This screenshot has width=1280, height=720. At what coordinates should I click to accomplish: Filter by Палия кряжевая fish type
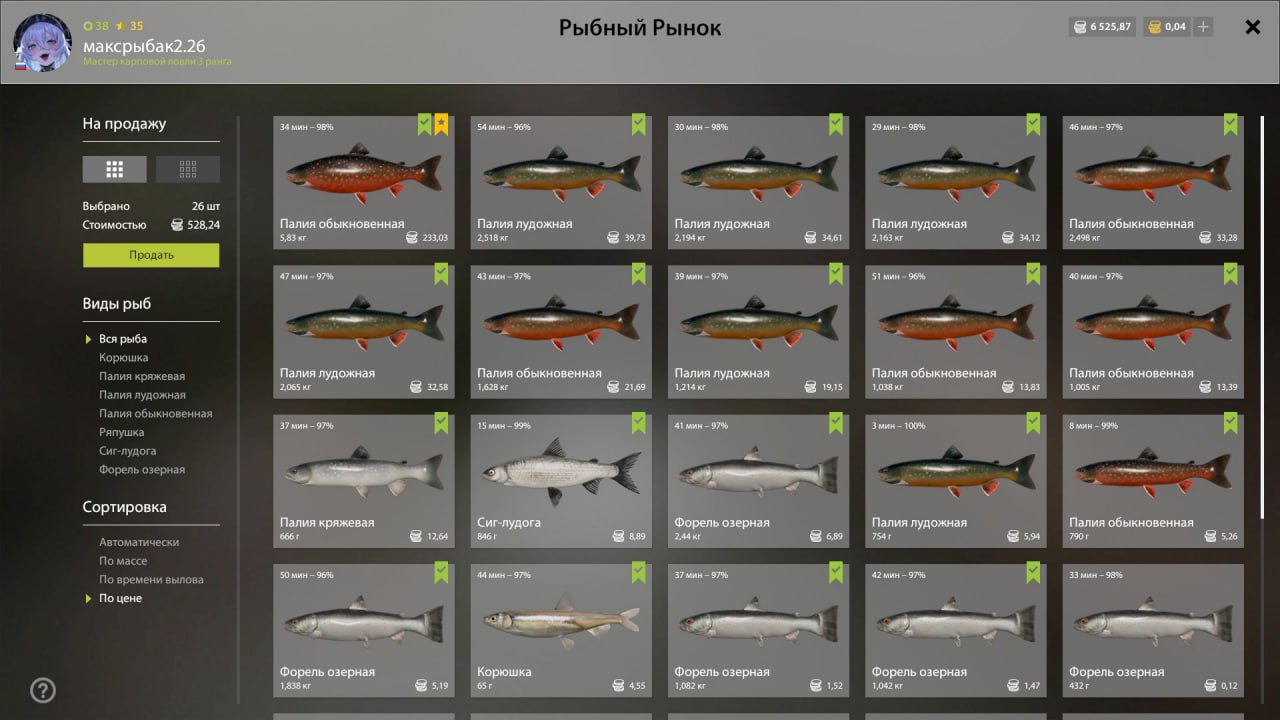(142, 376)
